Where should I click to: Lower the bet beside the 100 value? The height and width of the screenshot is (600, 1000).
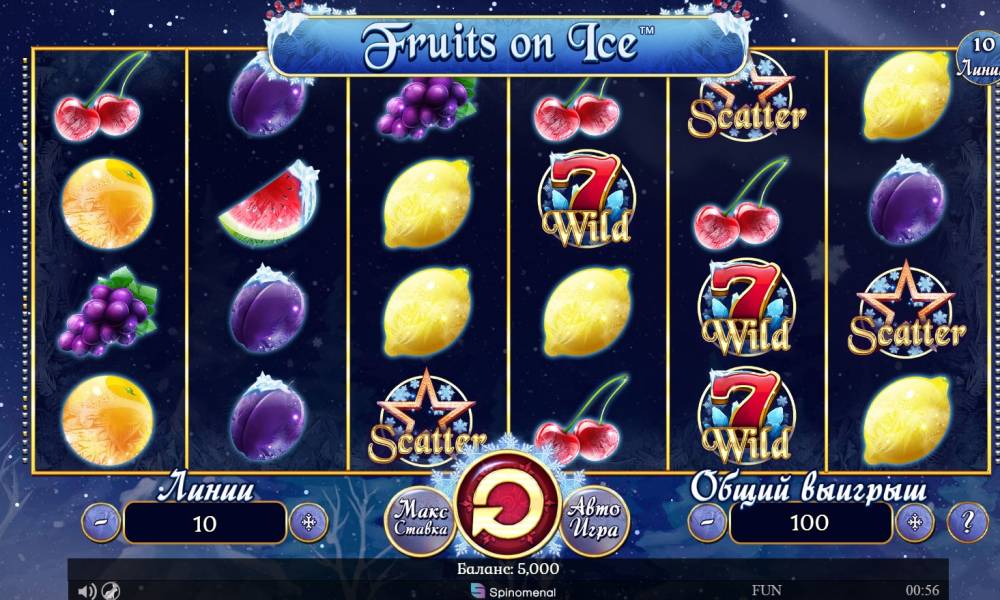point(707,522)
